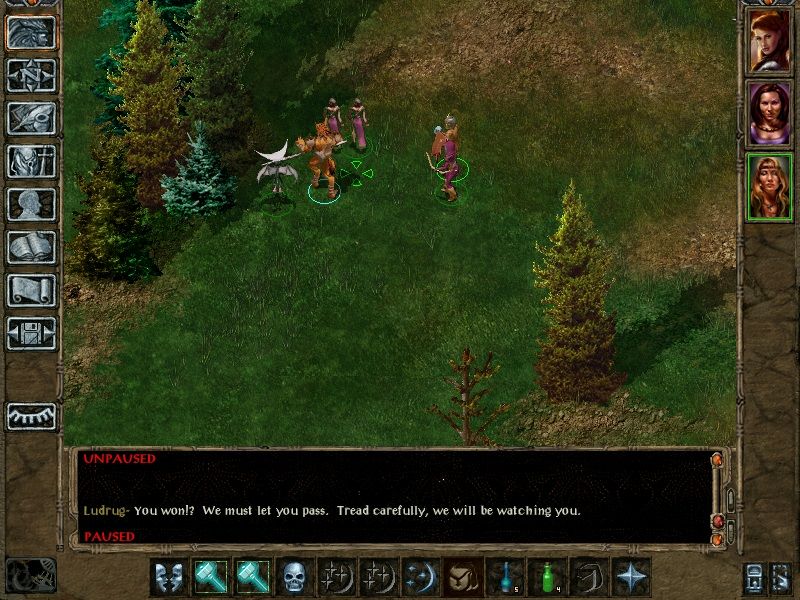Open the priest scroll screen

point(31,290)
